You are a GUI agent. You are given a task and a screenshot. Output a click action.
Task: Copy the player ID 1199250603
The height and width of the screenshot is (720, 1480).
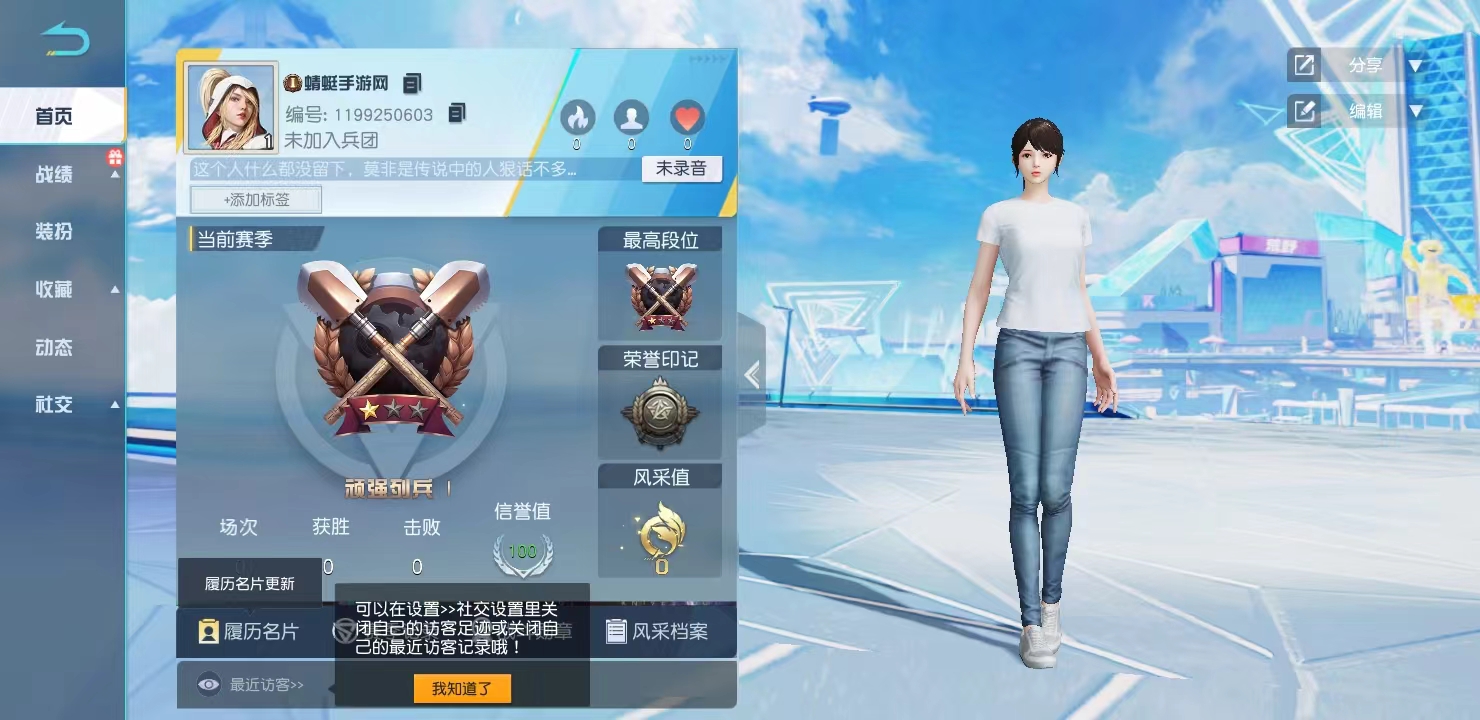458,114
